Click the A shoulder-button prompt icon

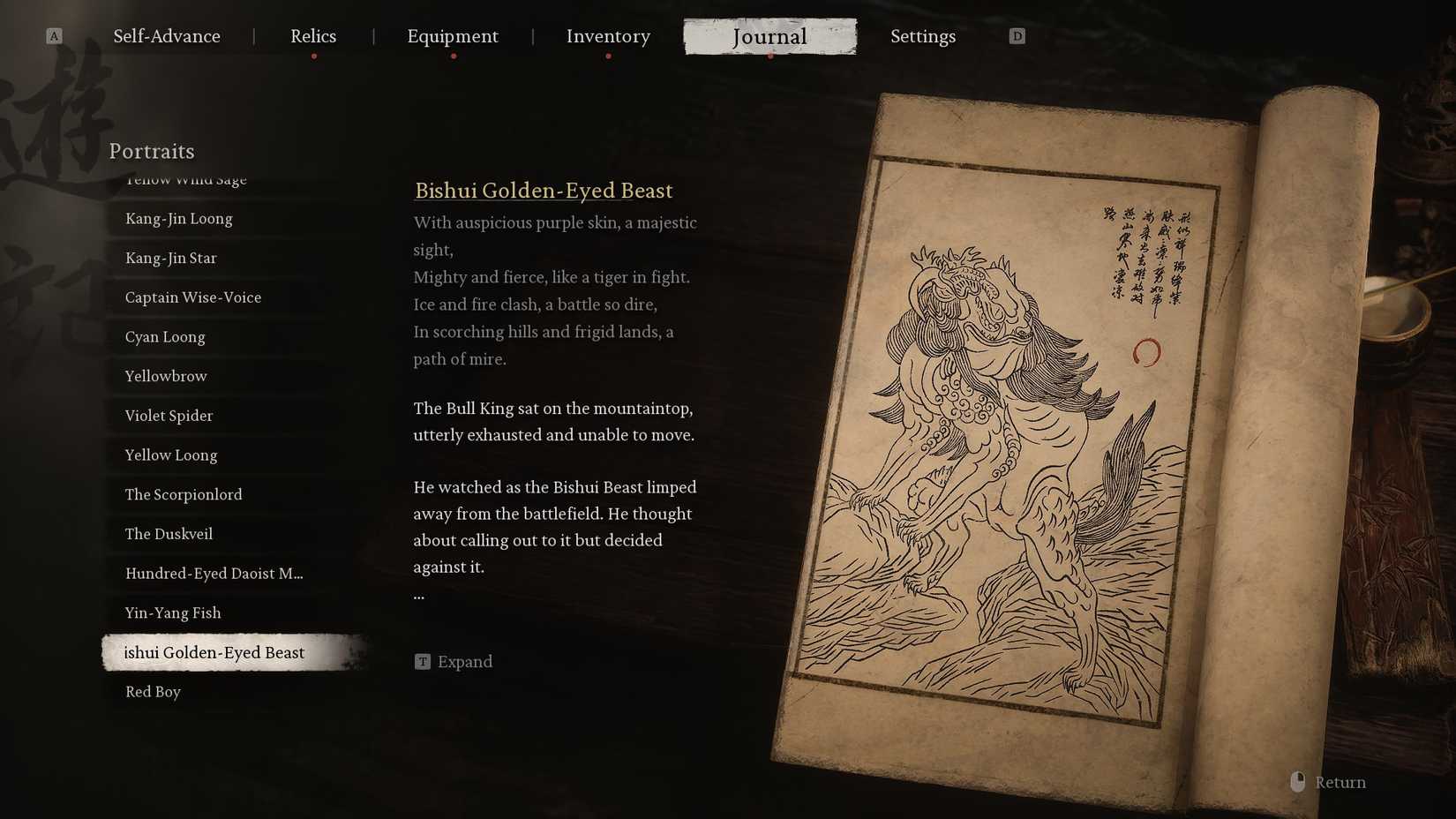[55, 35]
